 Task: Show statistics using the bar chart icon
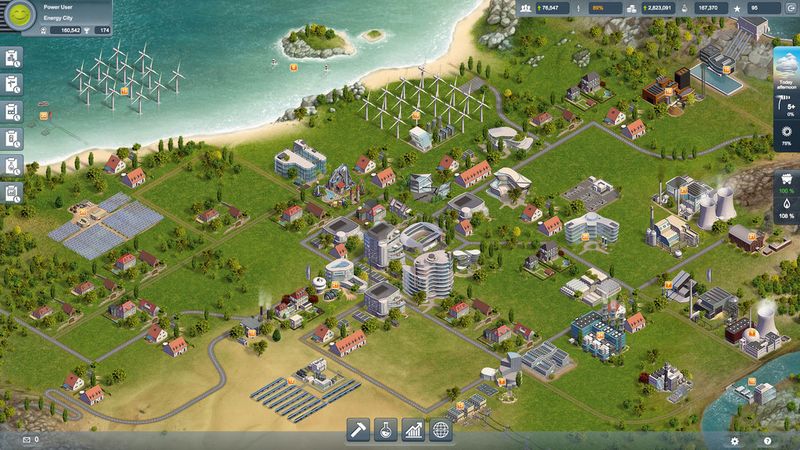point(413,430)
